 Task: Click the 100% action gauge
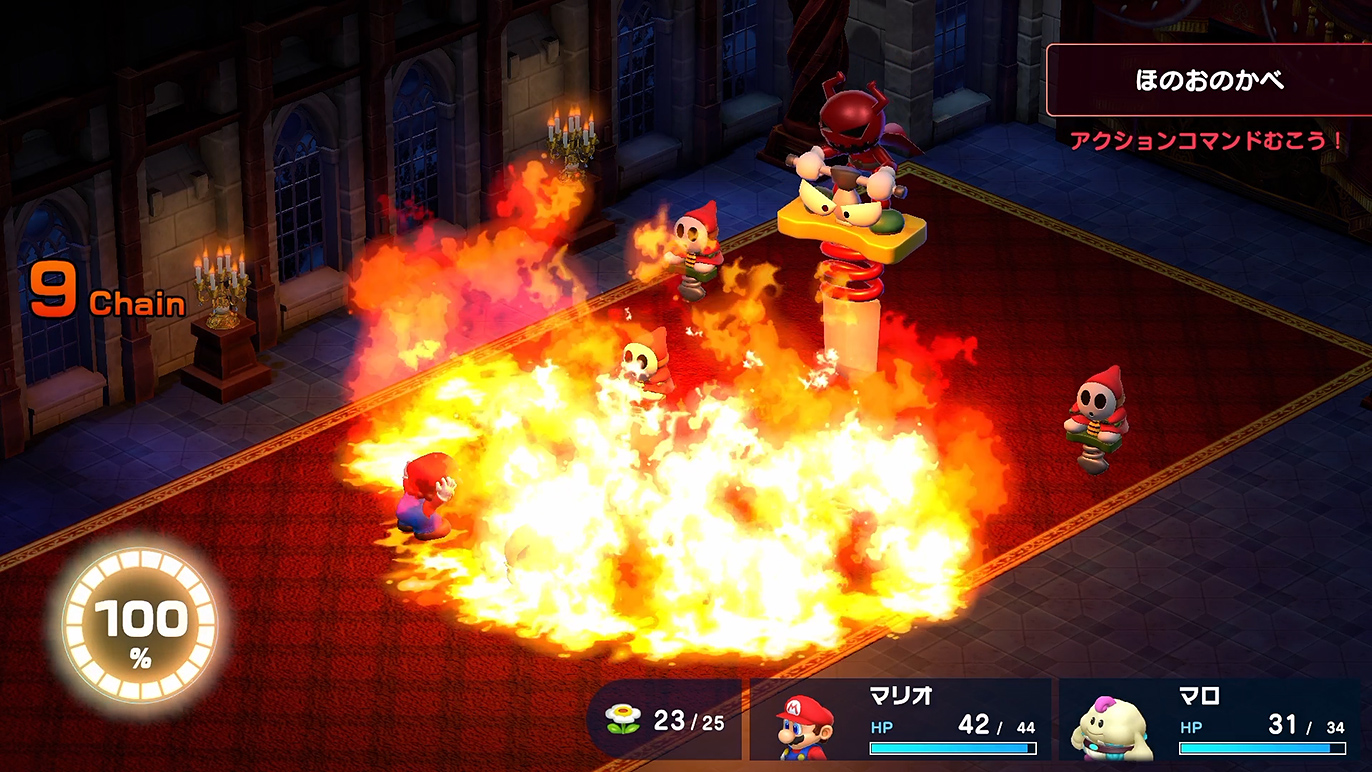tap(139, 627)
